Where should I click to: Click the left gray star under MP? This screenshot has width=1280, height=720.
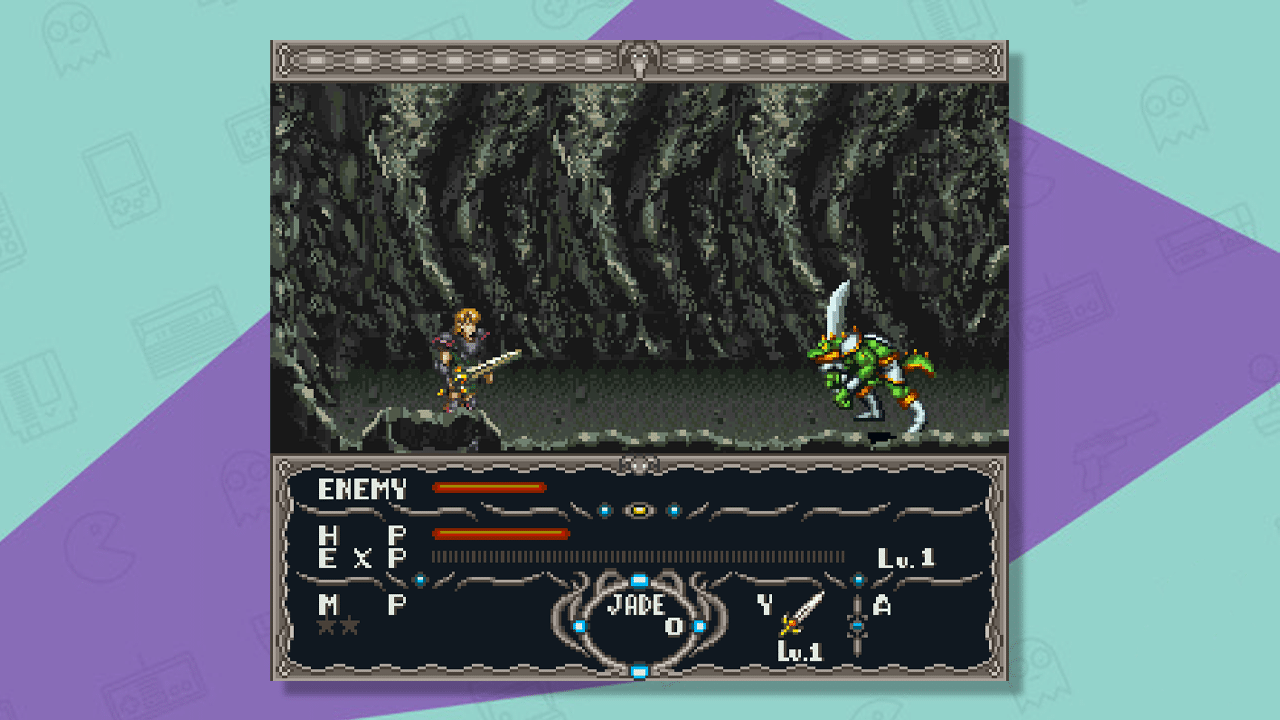click(324, 624)
